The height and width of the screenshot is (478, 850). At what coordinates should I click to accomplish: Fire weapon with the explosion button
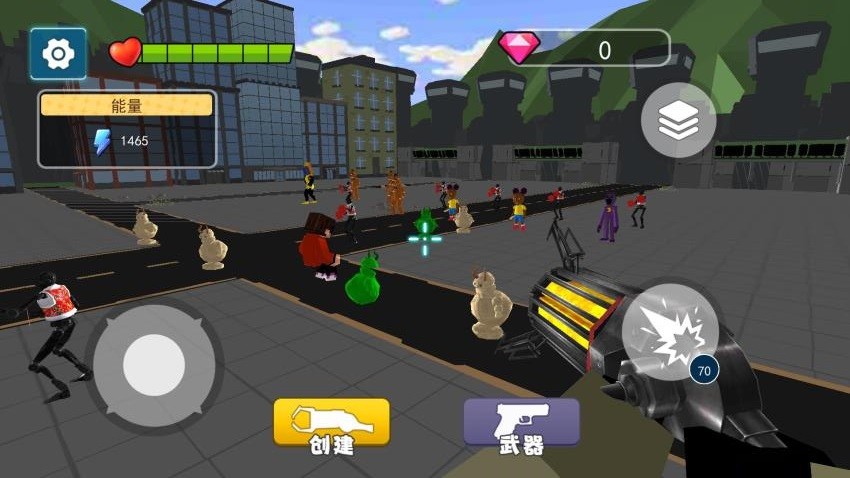point(668,331)
